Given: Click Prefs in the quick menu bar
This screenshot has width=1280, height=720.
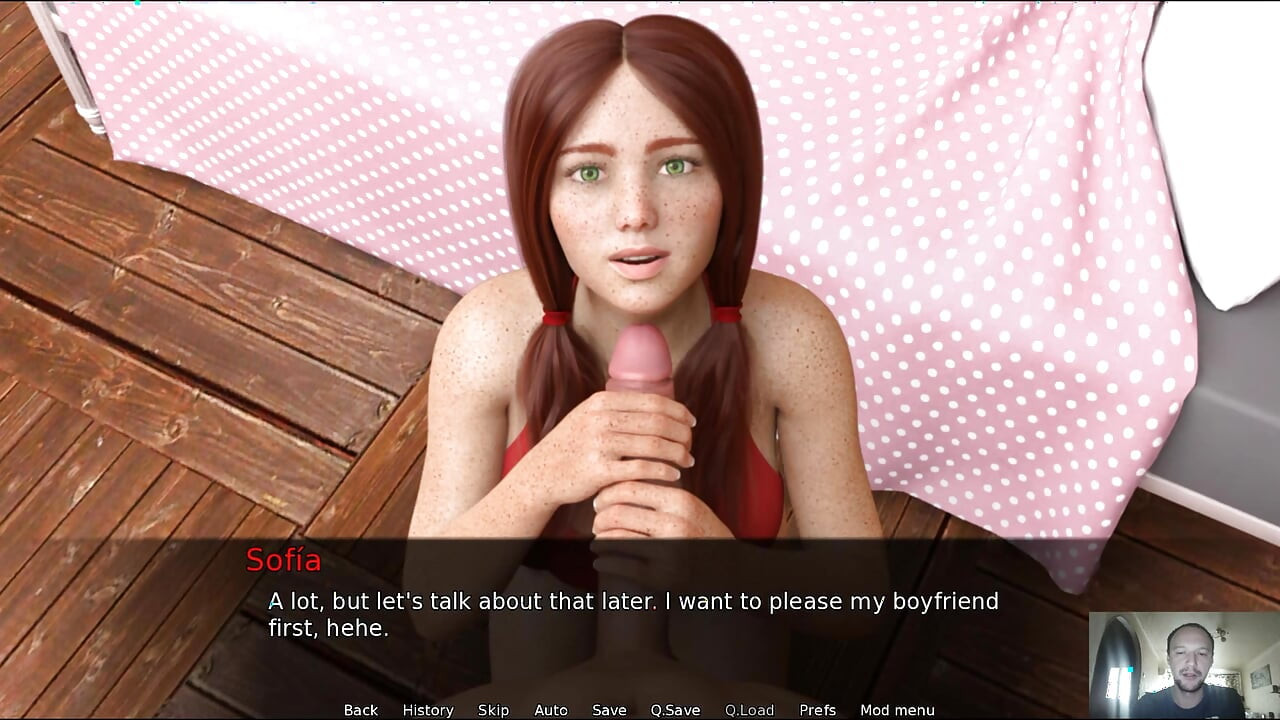Looking at the screenshot, I should [x=819, y=710].
